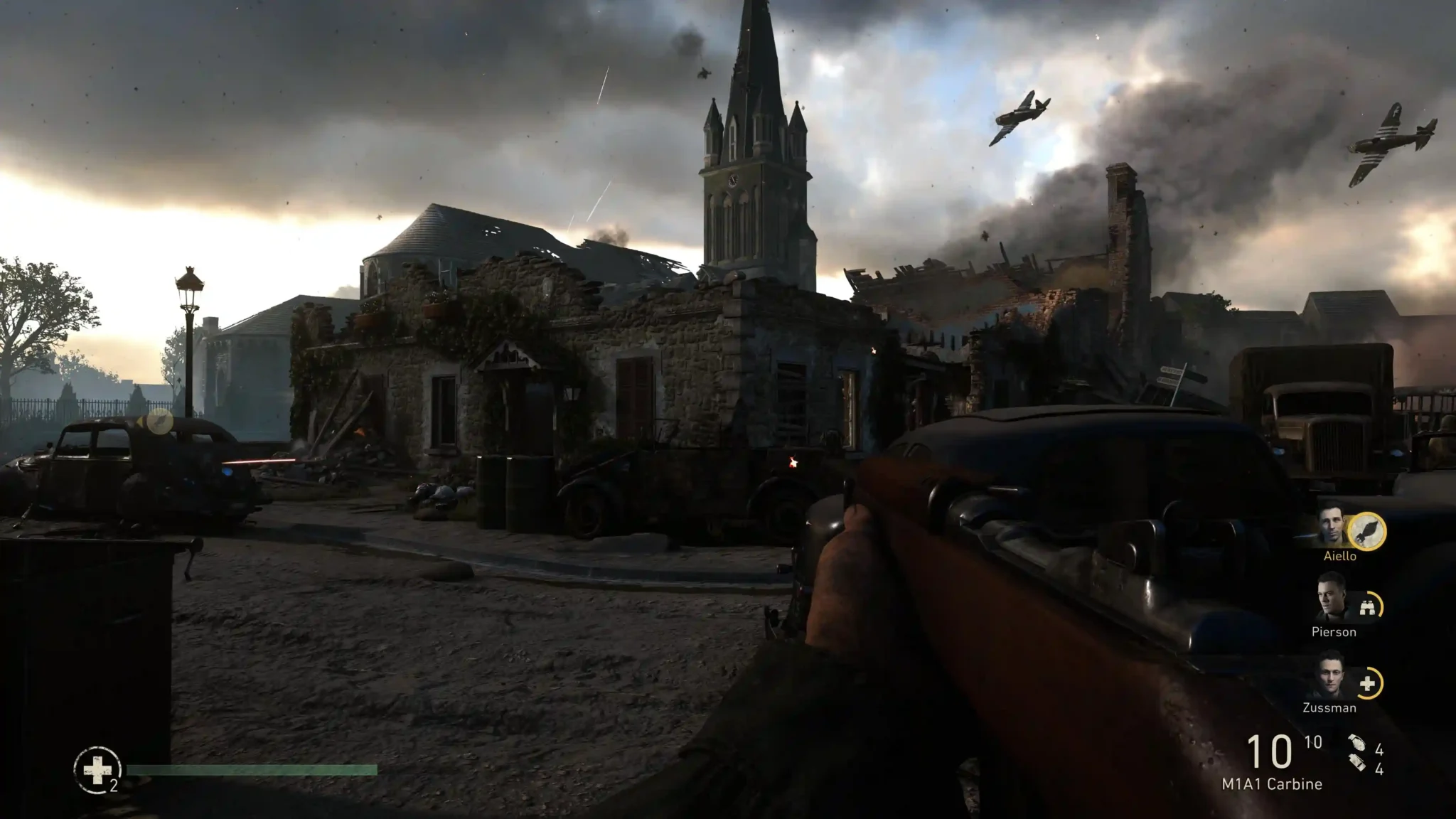Viewport: 1456px width, 819px height.
Task: Request a health pack from Zussman's icon
Action: (x=1367, y=684)
